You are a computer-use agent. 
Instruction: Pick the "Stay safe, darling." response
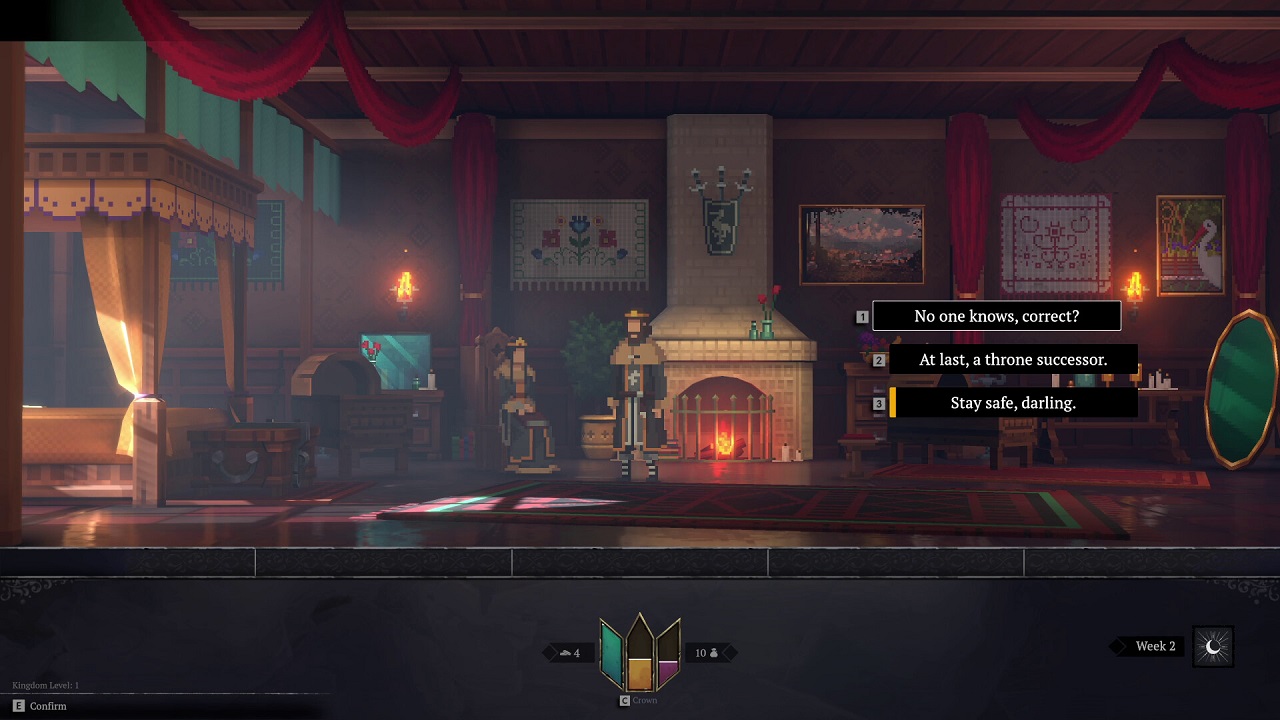pyautogui.click(x=1012, y=403)
